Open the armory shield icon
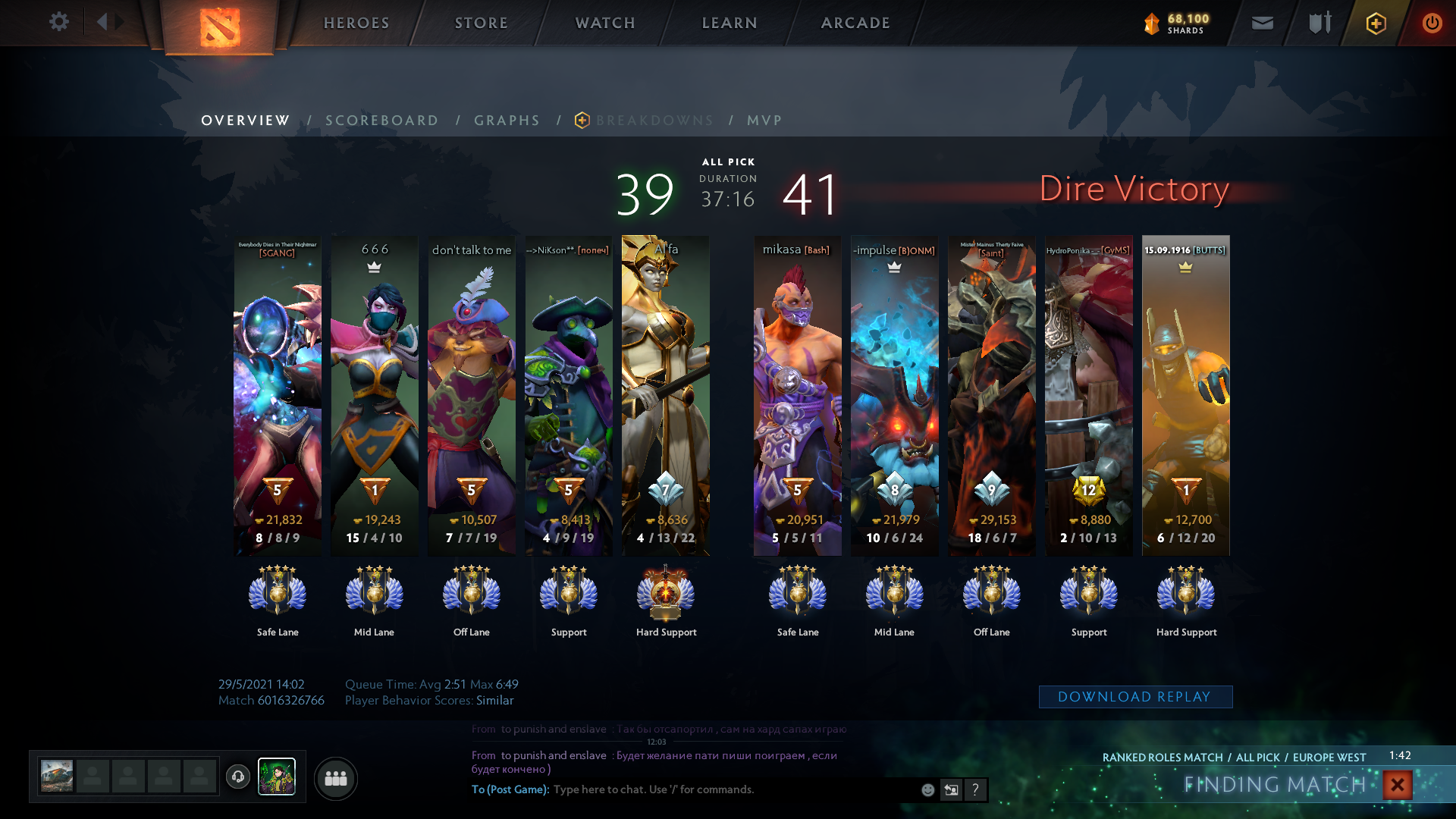The height and width of the screenshot is (819, 1456). pos(1319,23)
